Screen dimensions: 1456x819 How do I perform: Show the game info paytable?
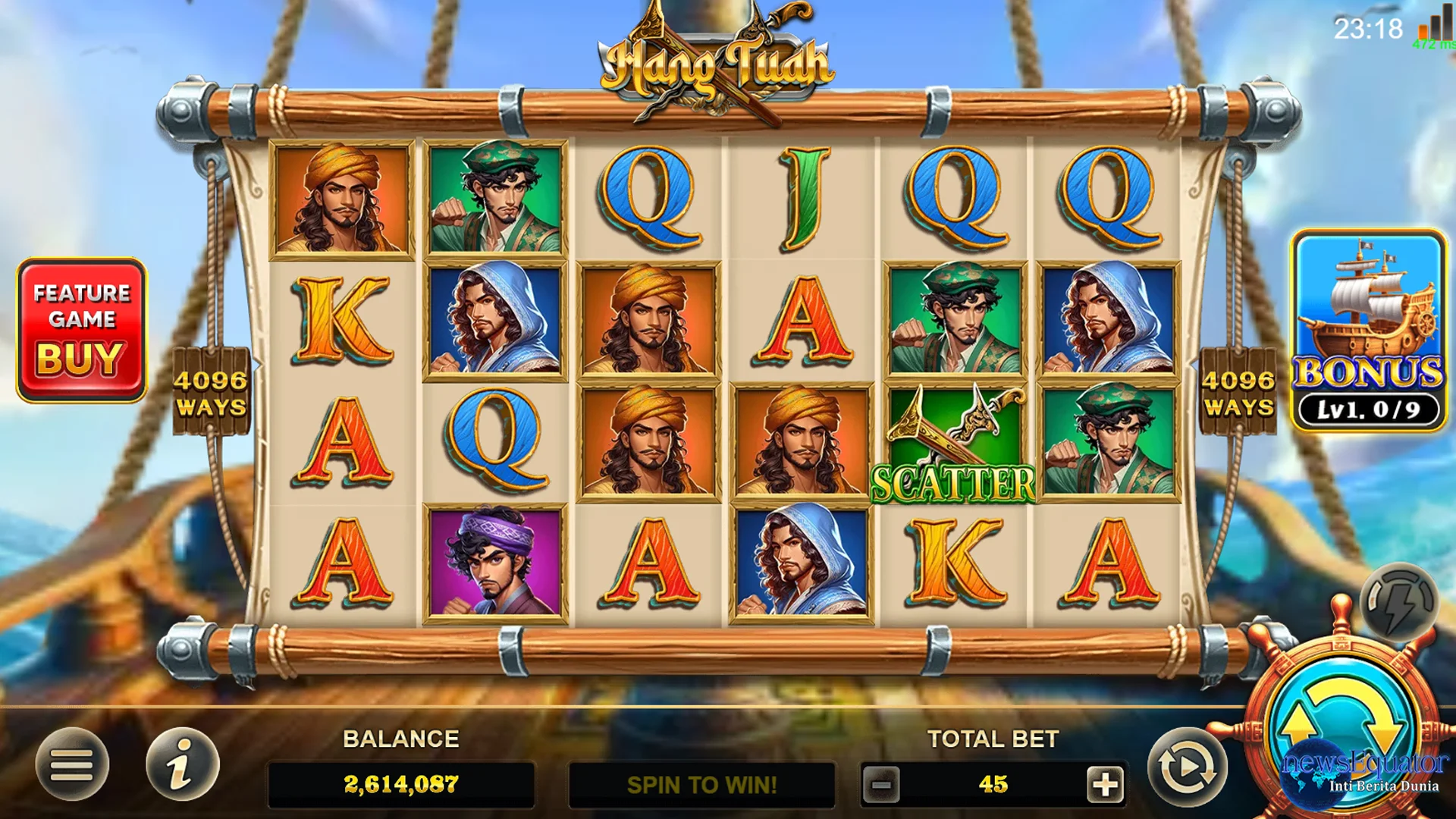tap(182, 764)
